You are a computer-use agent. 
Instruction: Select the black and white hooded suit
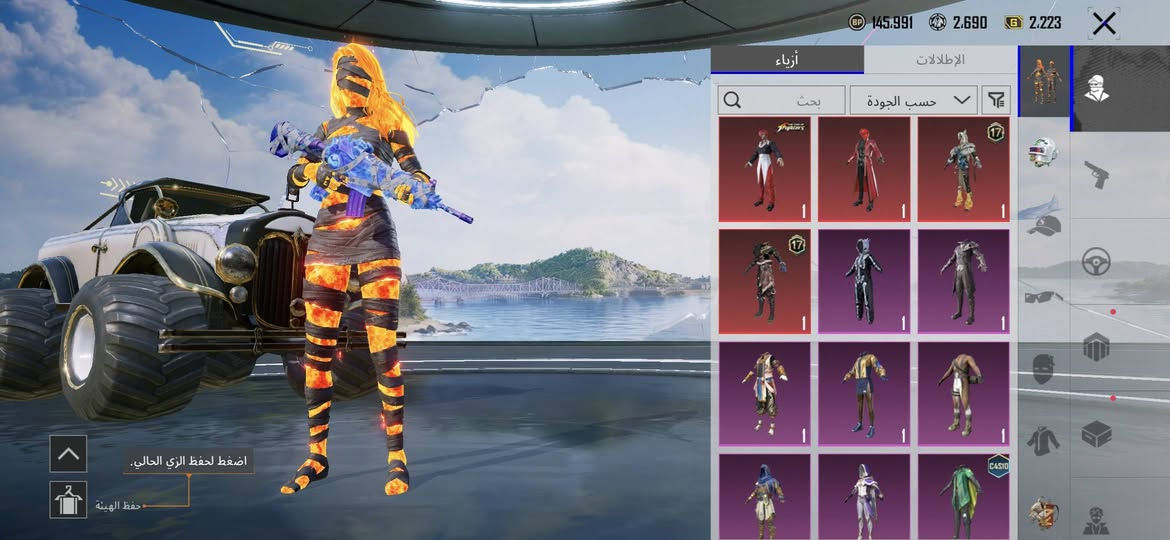coord(864,280)
